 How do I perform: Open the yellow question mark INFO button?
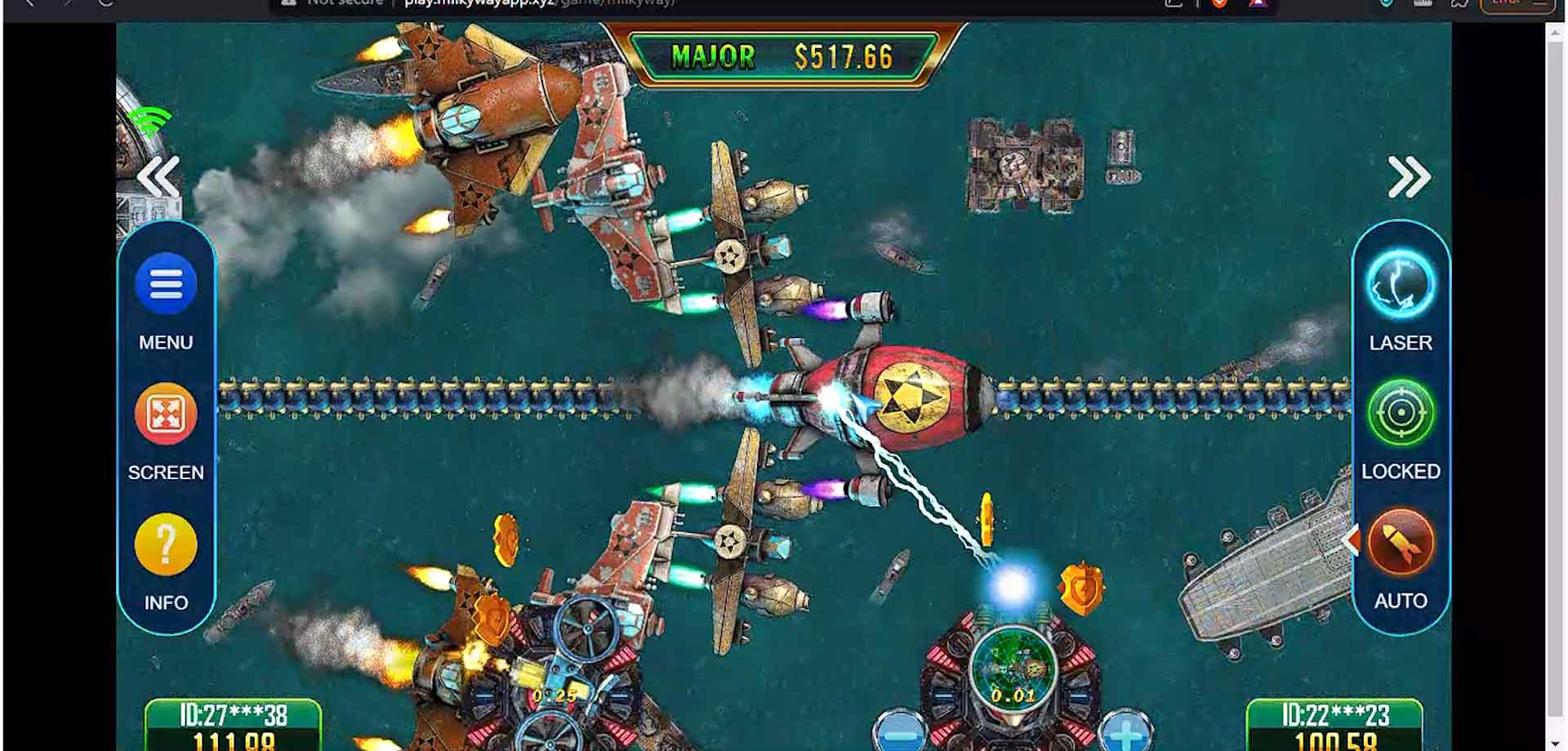click(x=166, y=544)
